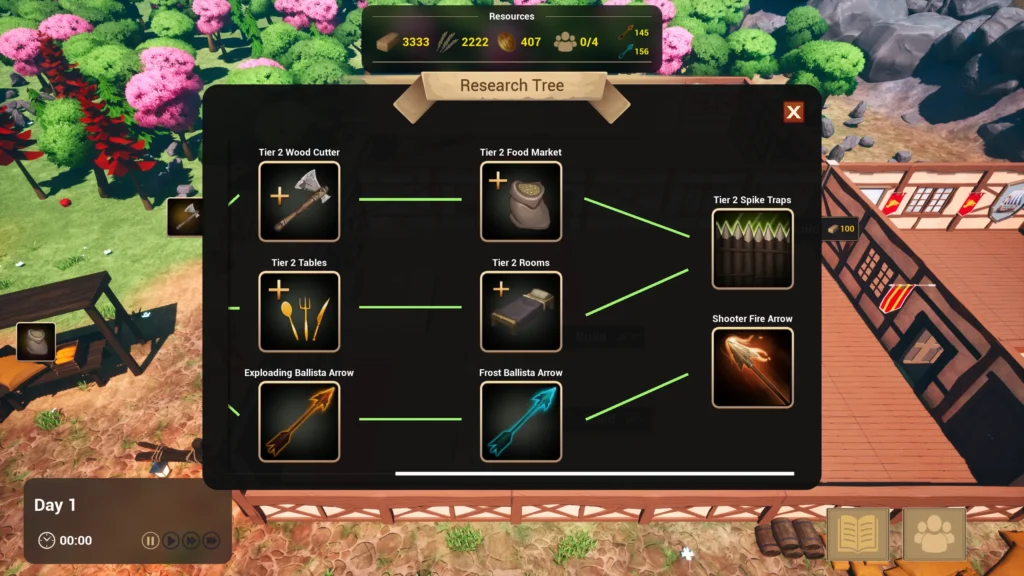Pause the game timer
This screenshot has width=1024, height=576.
[150, 541]
